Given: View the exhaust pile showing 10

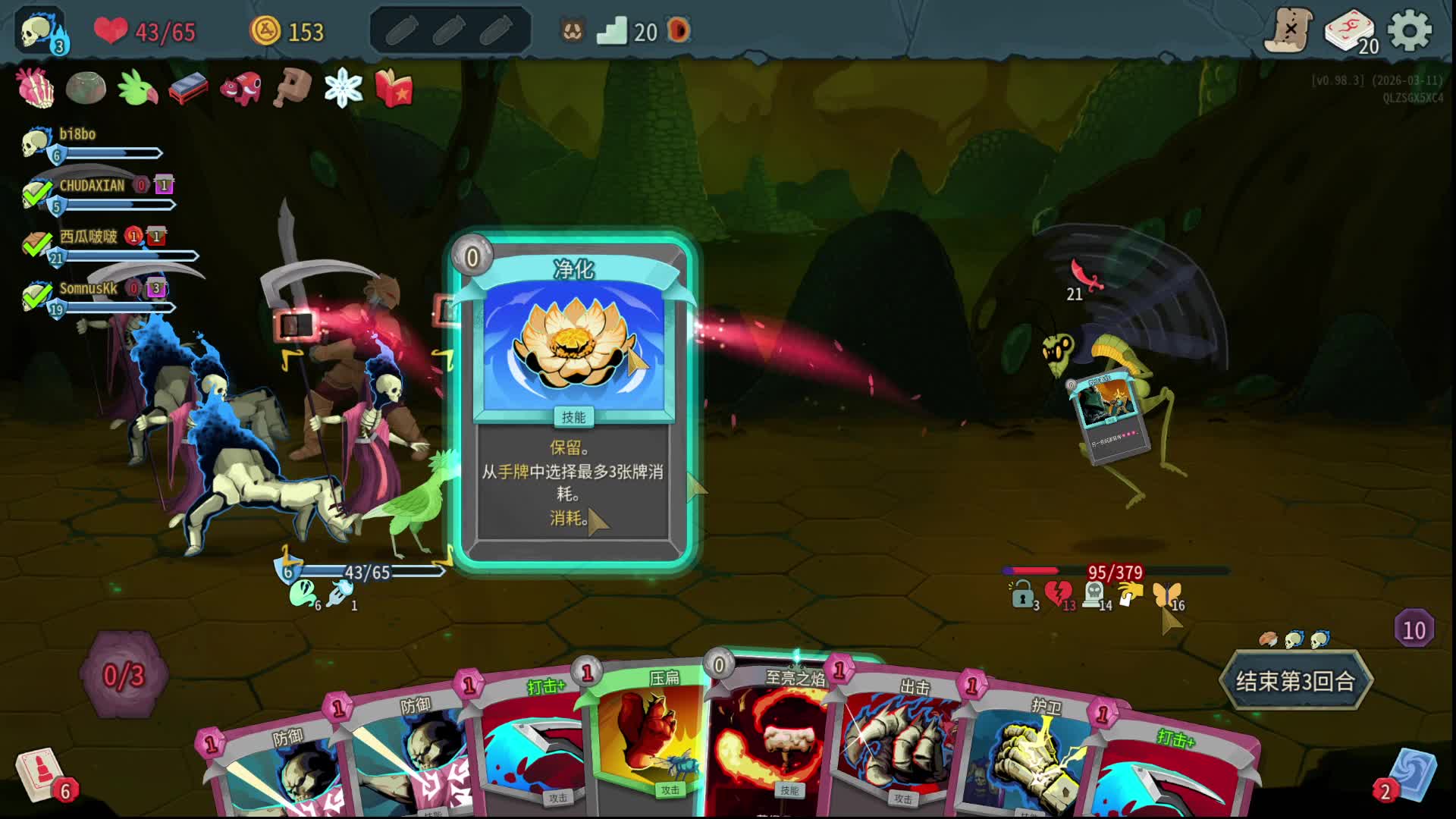Looking at the screenshot, I should pyautogui.click(x=1414, y=629).
